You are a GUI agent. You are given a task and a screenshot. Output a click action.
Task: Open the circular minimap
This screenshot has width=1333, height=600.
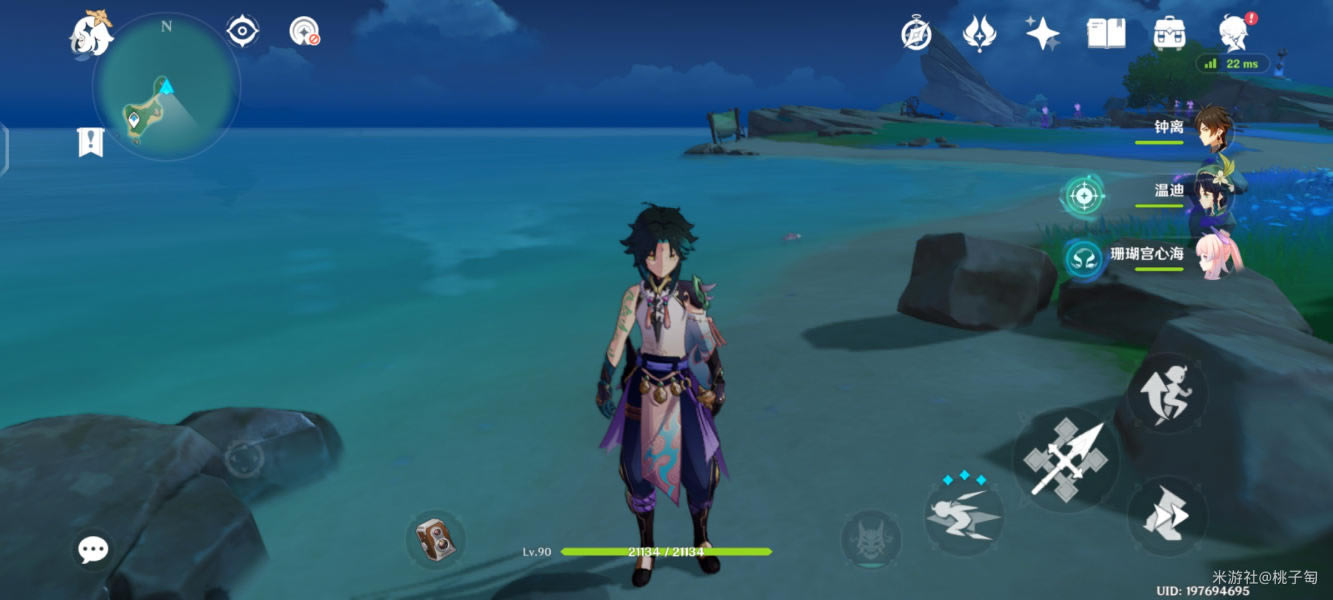point(166,87)
